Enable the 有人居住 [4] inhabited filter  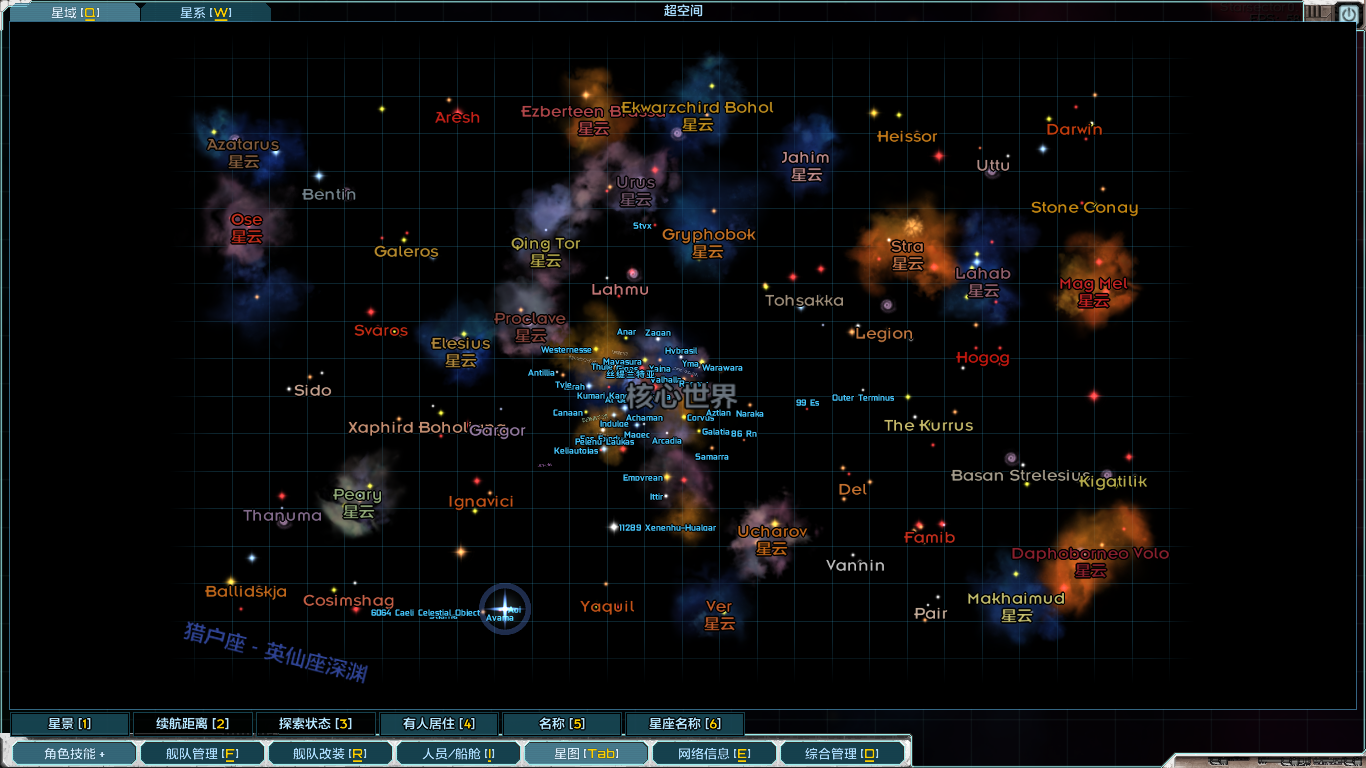tap(440, 722)
